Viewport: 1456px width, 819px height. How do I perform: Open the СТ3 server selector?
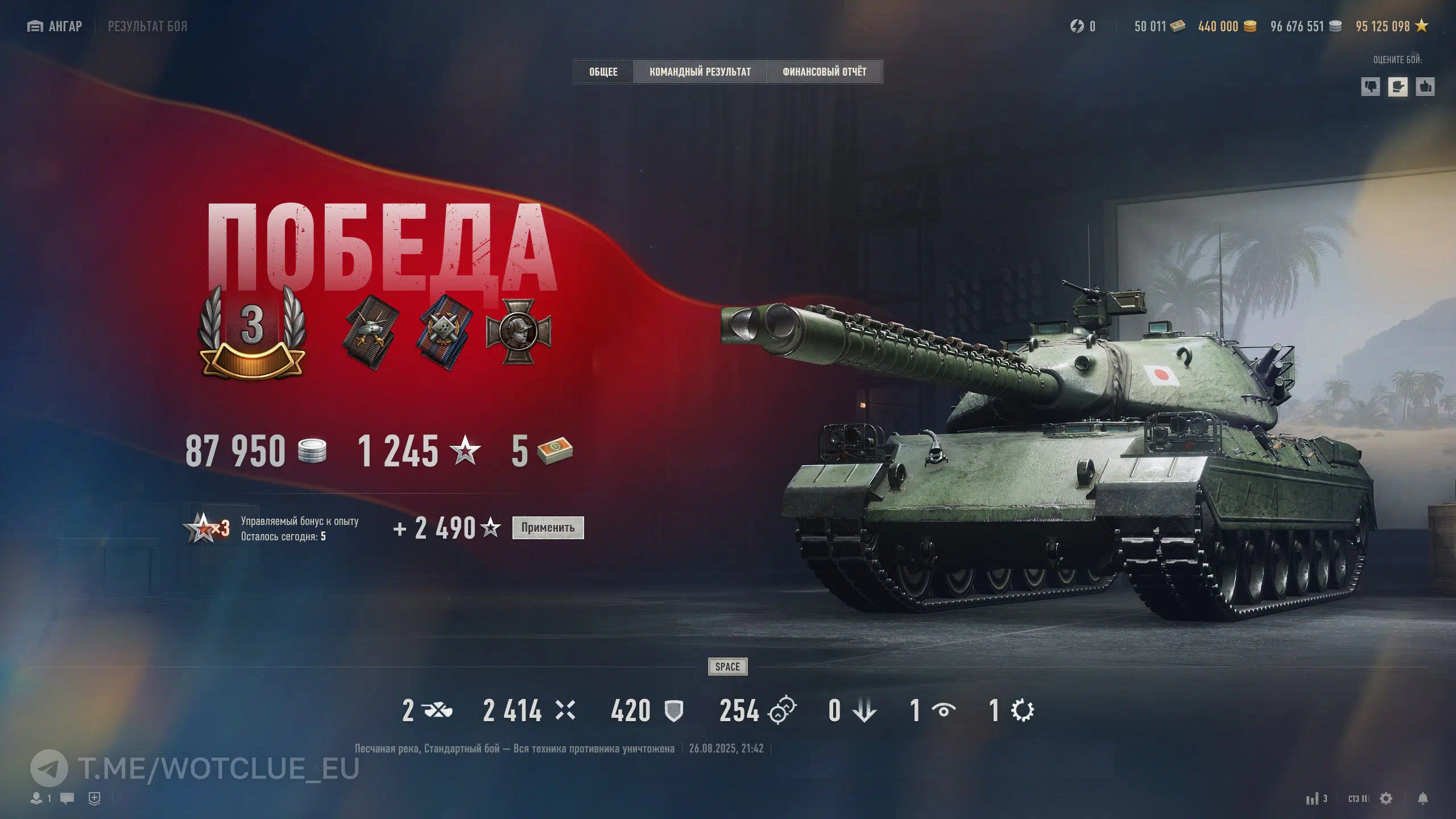pos(1358,799)
